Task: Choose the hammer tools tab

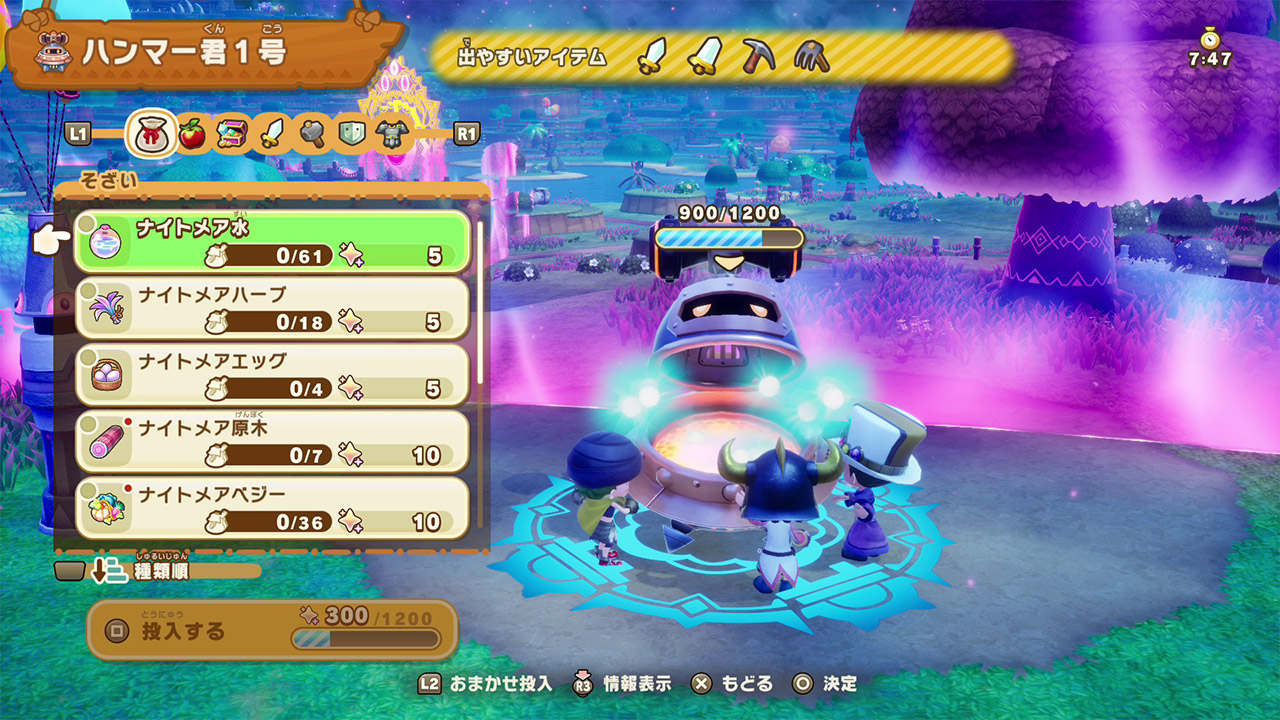Action: click(311, 133)
